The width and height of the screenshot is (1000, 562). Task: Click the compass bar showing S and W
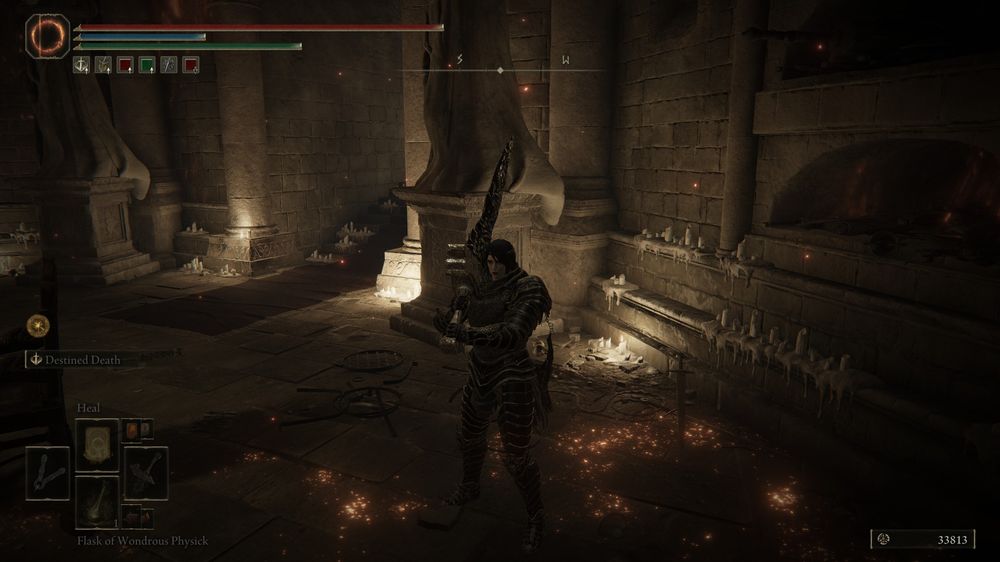(x=510, y=67)
